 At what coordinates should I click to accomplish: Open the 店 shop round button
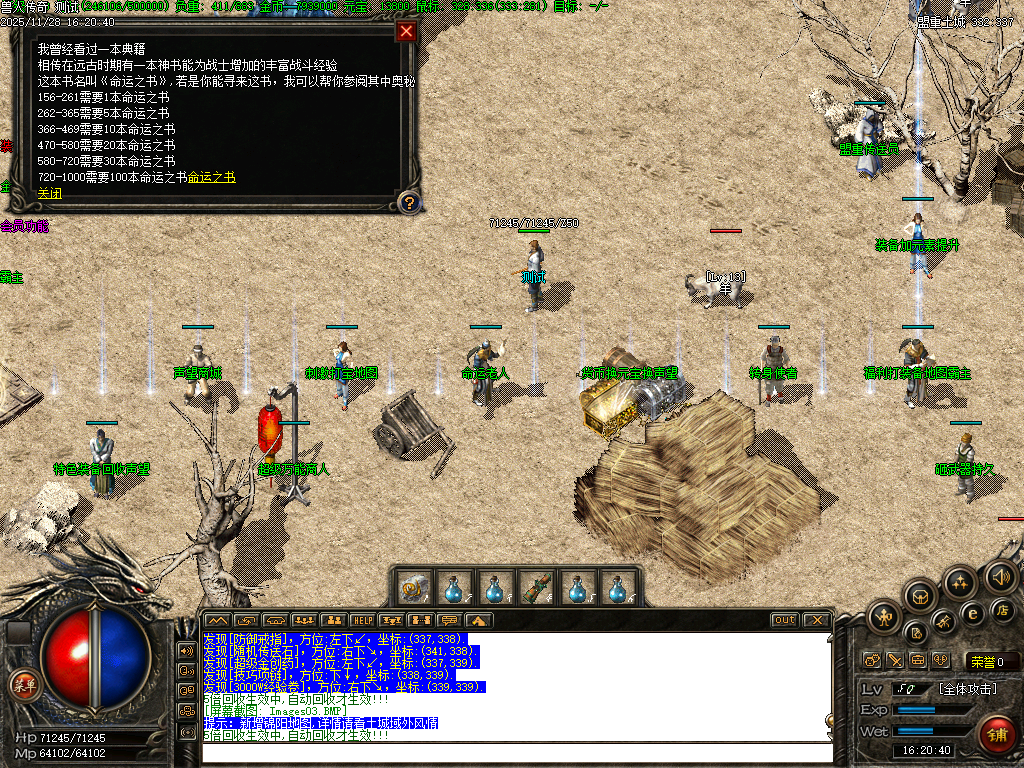pyautogui.click(x=1001, y=609)
